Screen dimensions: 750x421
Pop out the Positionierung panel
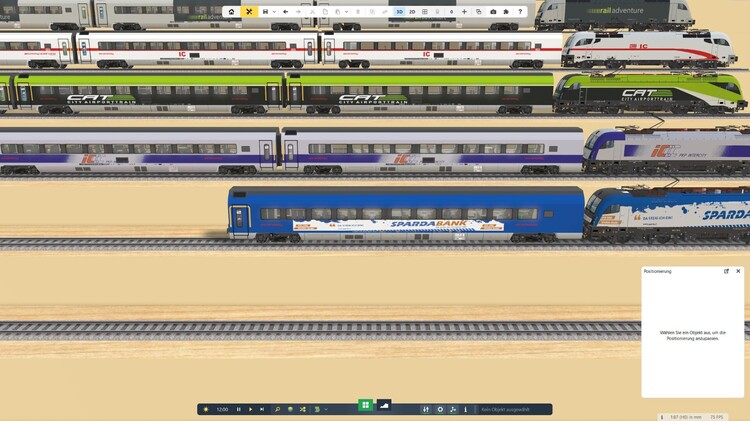coord(726,271)
